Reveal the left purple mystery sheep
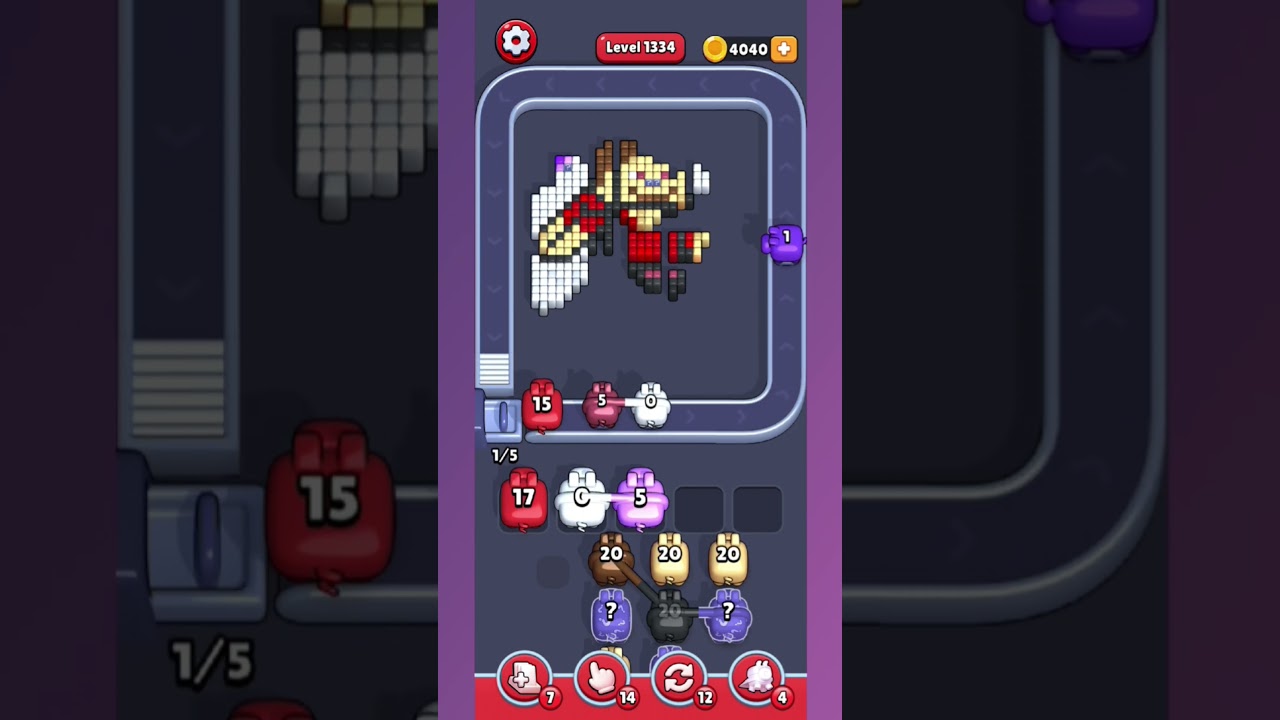 click(611, 615)
